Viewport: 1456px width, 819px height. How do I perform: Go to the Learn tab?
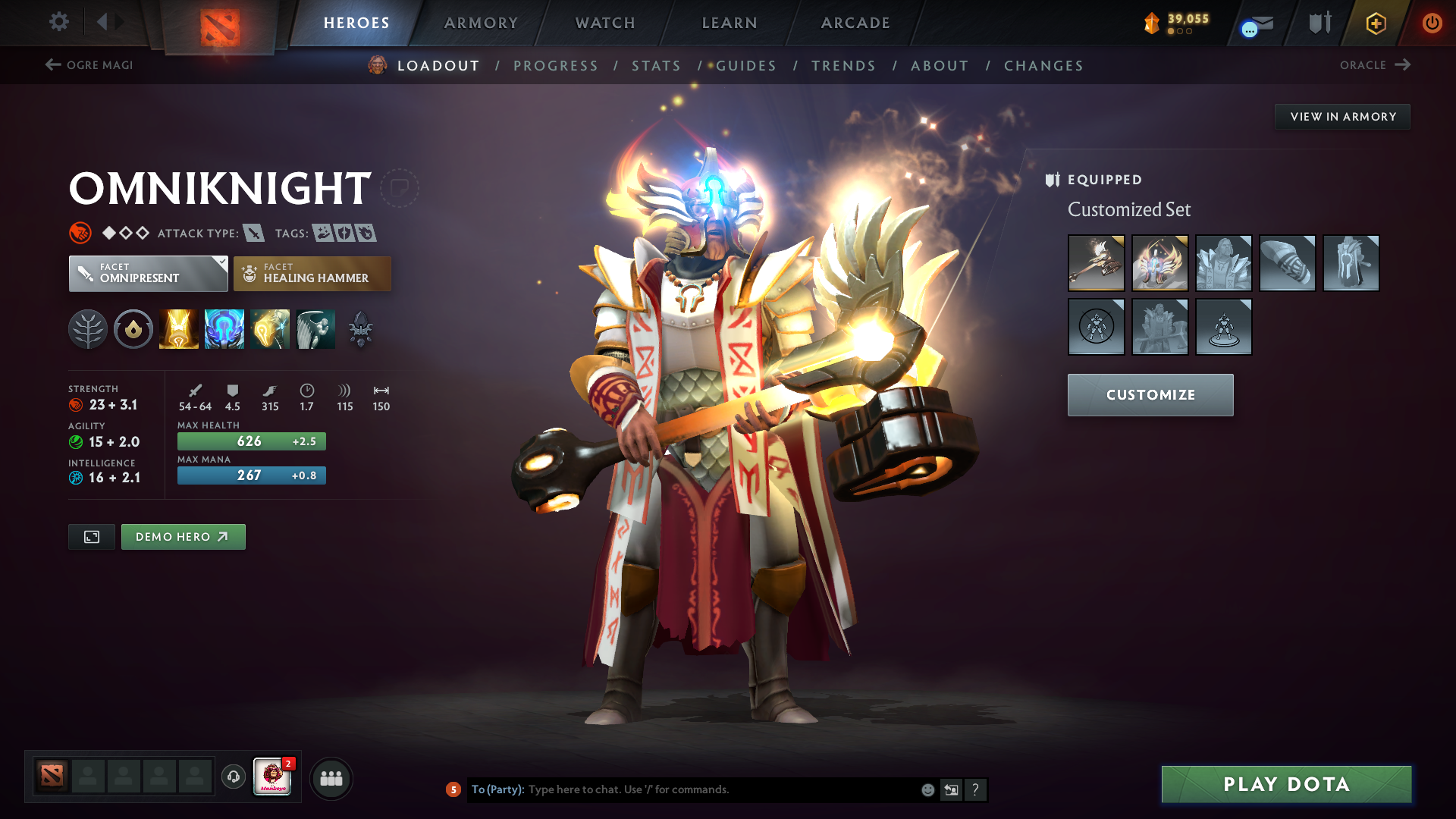click(x=730, y=23)
